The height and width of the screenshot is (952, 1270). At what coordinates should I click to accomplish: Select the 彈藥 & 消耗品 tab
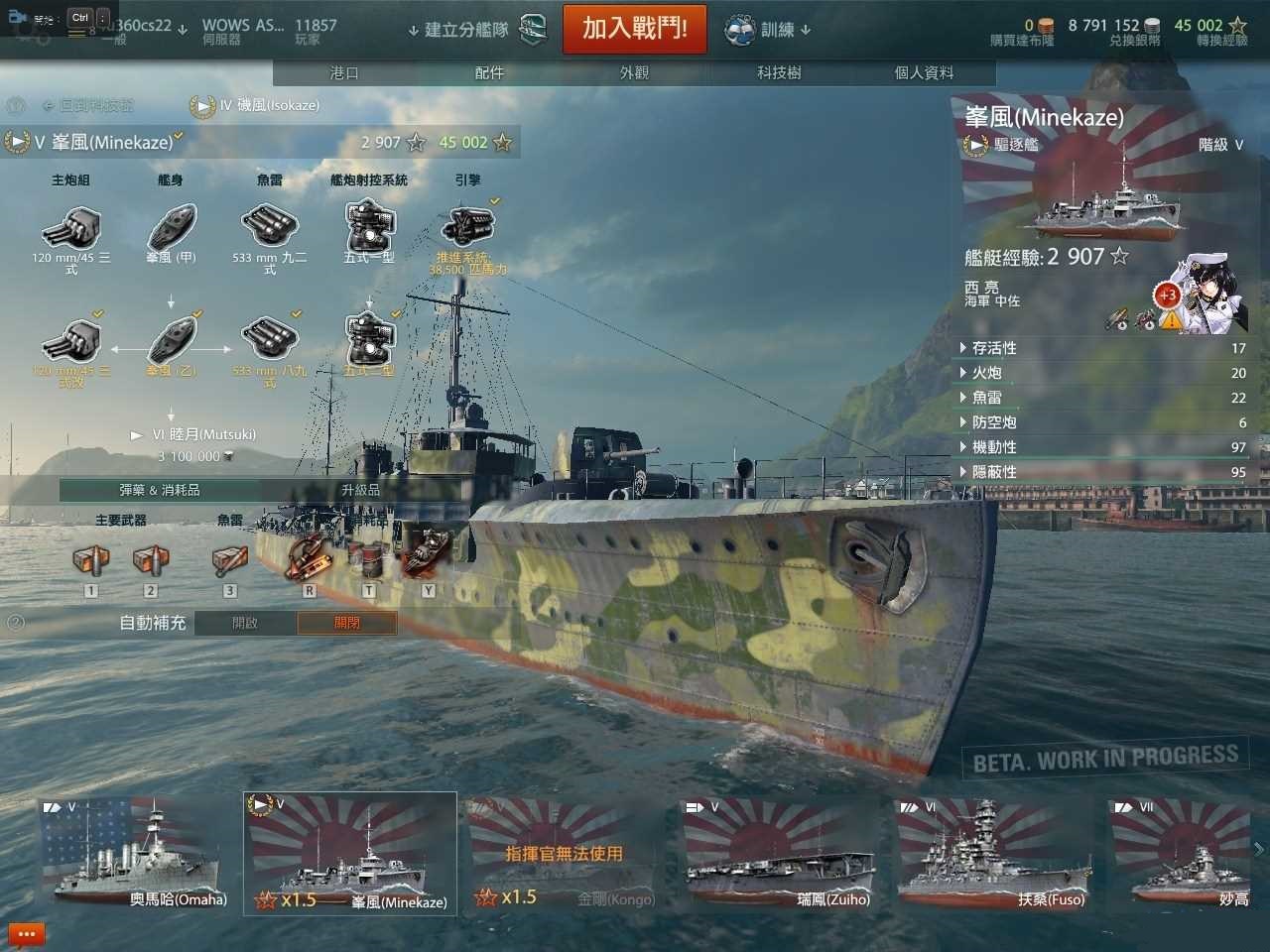point(160,490)
